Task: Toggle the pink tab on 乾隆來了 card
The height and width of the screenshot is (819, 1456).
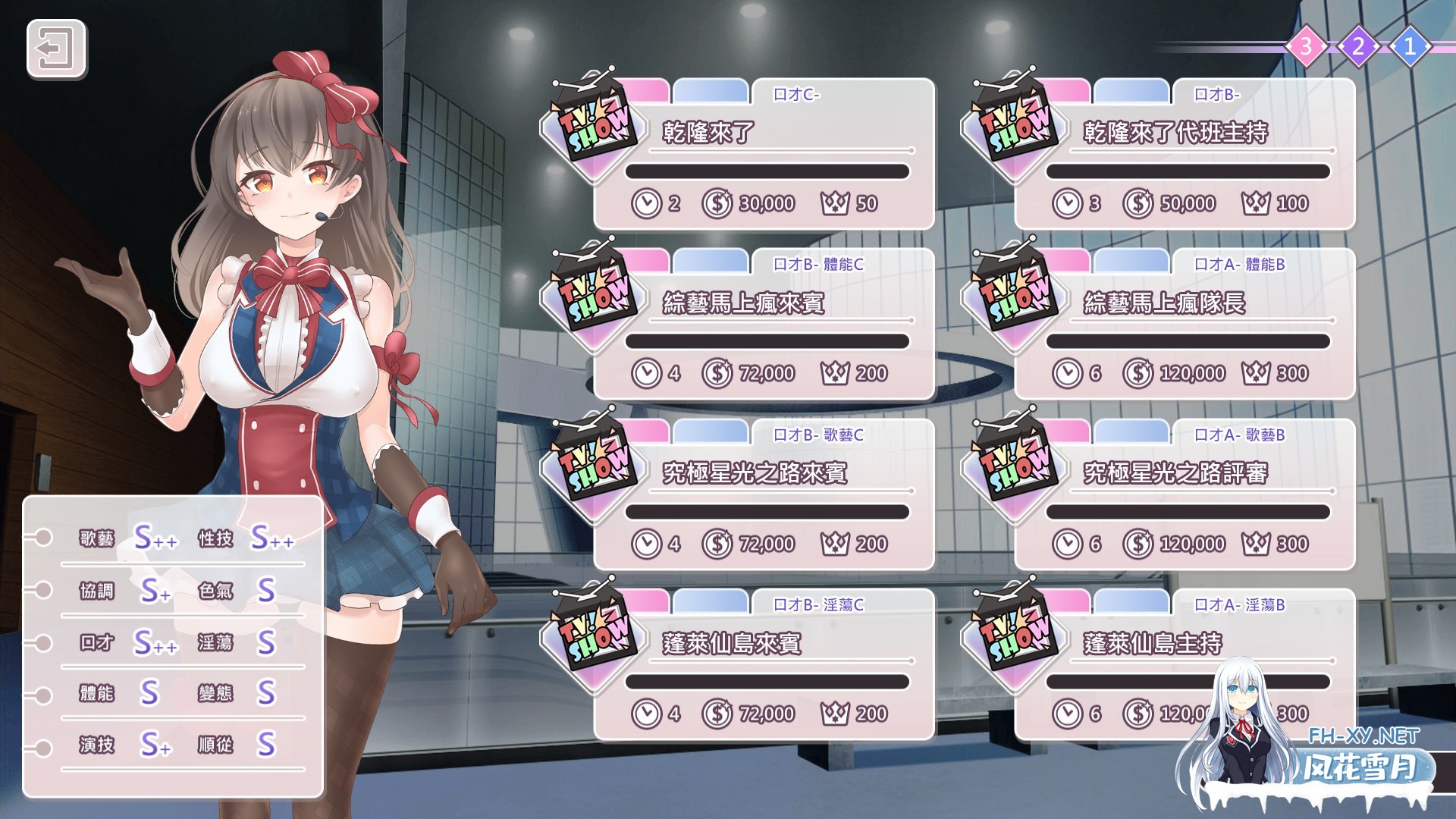Action: (641, 89)
